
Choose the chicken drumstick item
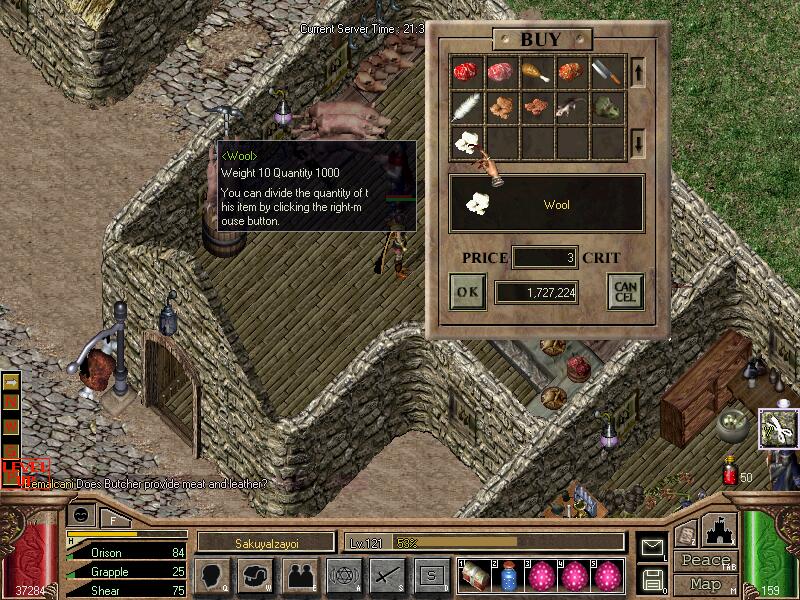click(537, 72)
